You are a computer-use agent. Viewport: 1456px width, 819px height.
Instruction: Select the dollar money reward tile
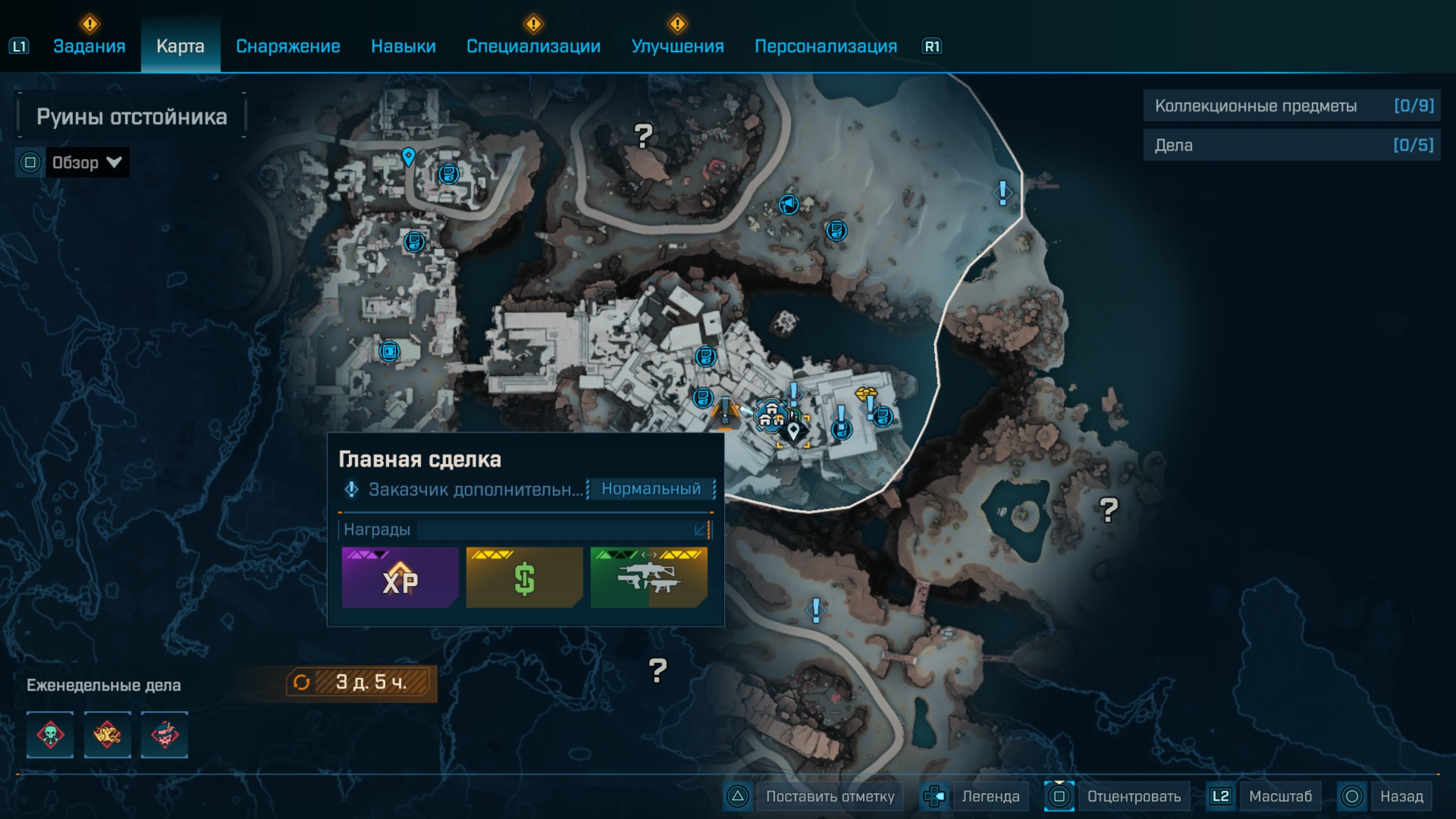click(524, 577)
